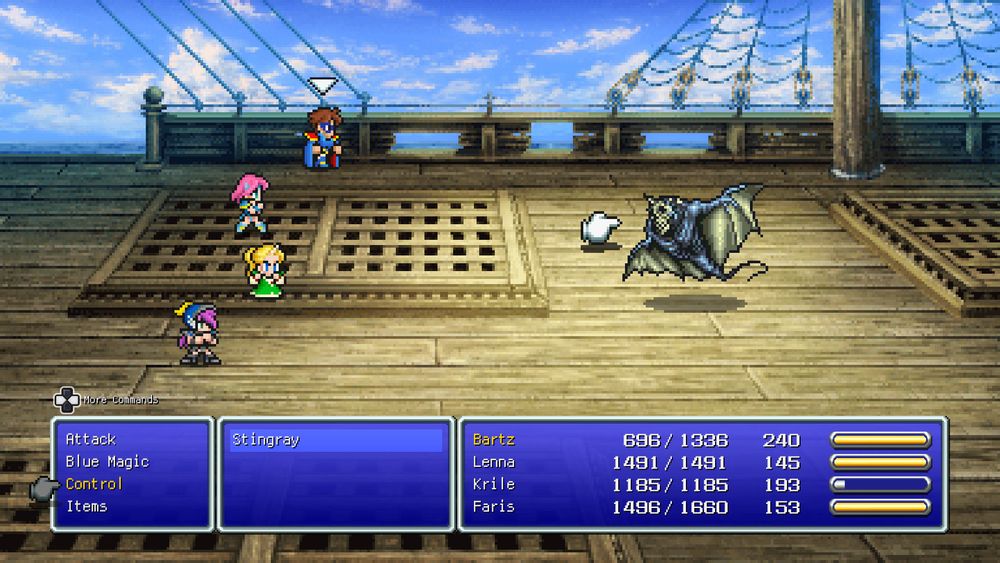Open the Items command
This screenshot has width=1000, height=563.
pyautogui.click(x=86, y=506)
